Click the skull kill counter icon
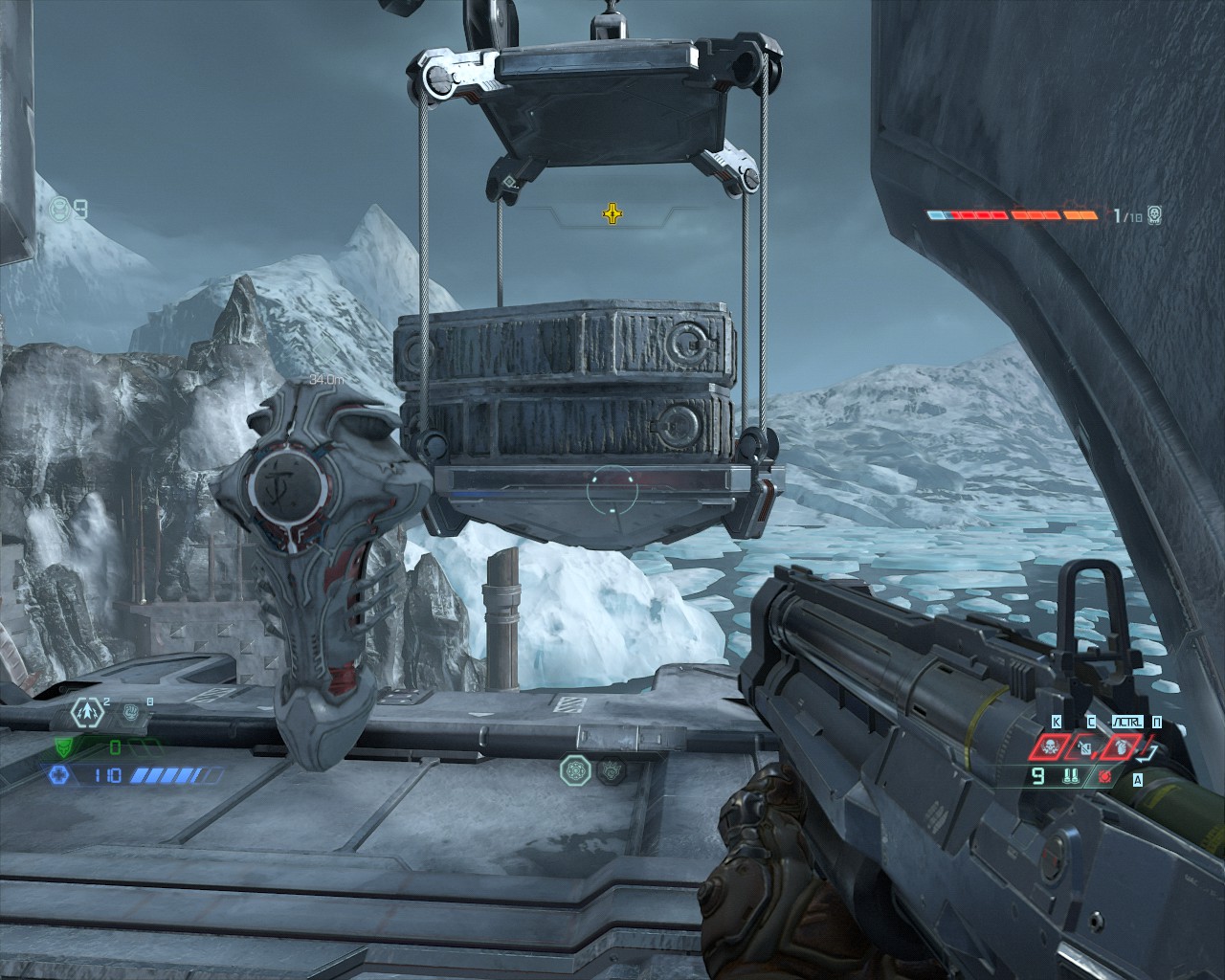Viewport: 1225px width, 980px height. click(x=1155, y=214)
